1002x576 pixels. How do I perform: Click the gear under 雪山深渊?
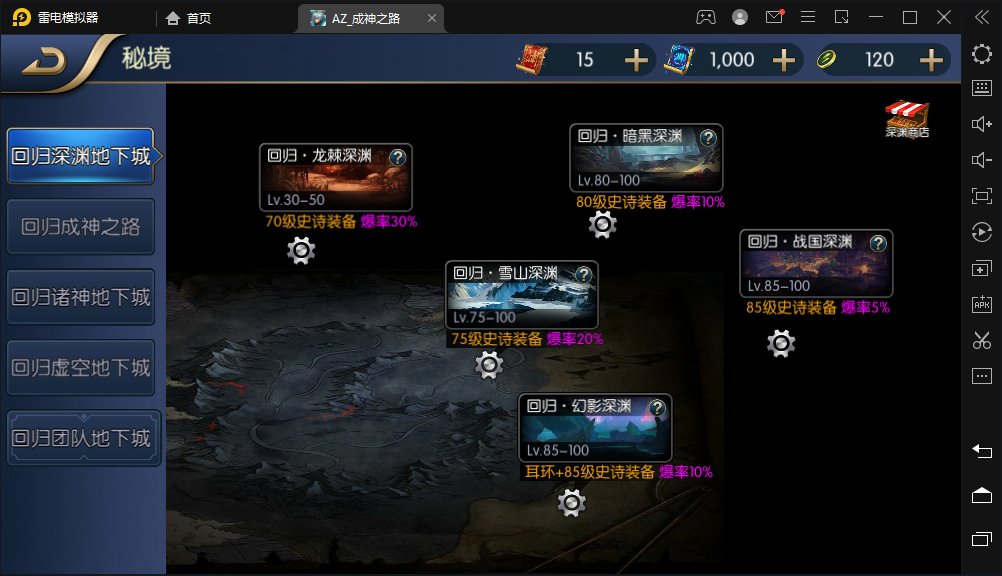coord(489,365)
